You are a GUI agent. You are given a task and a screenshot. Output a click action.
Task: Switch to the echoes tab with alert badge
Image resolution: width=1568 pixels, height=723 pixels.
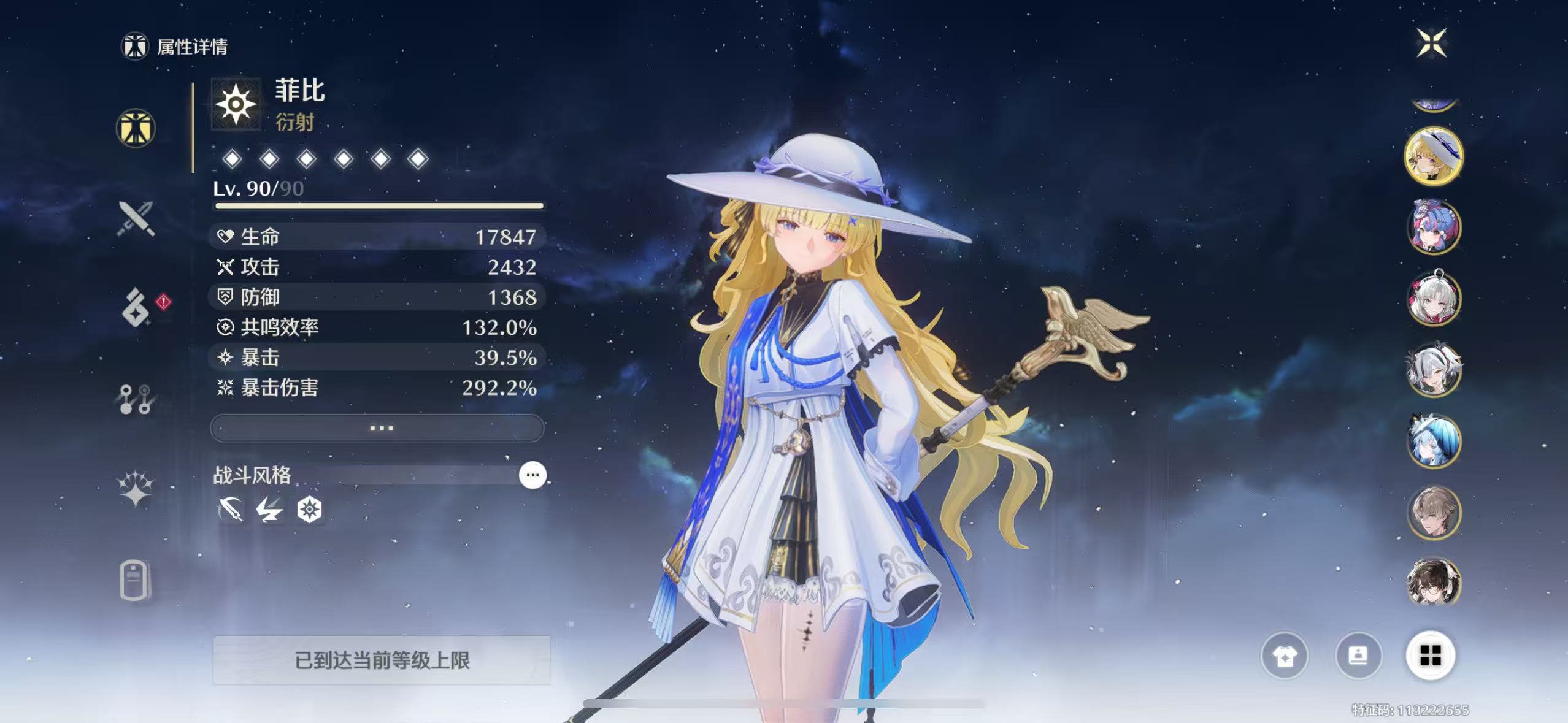coord(136,307)
